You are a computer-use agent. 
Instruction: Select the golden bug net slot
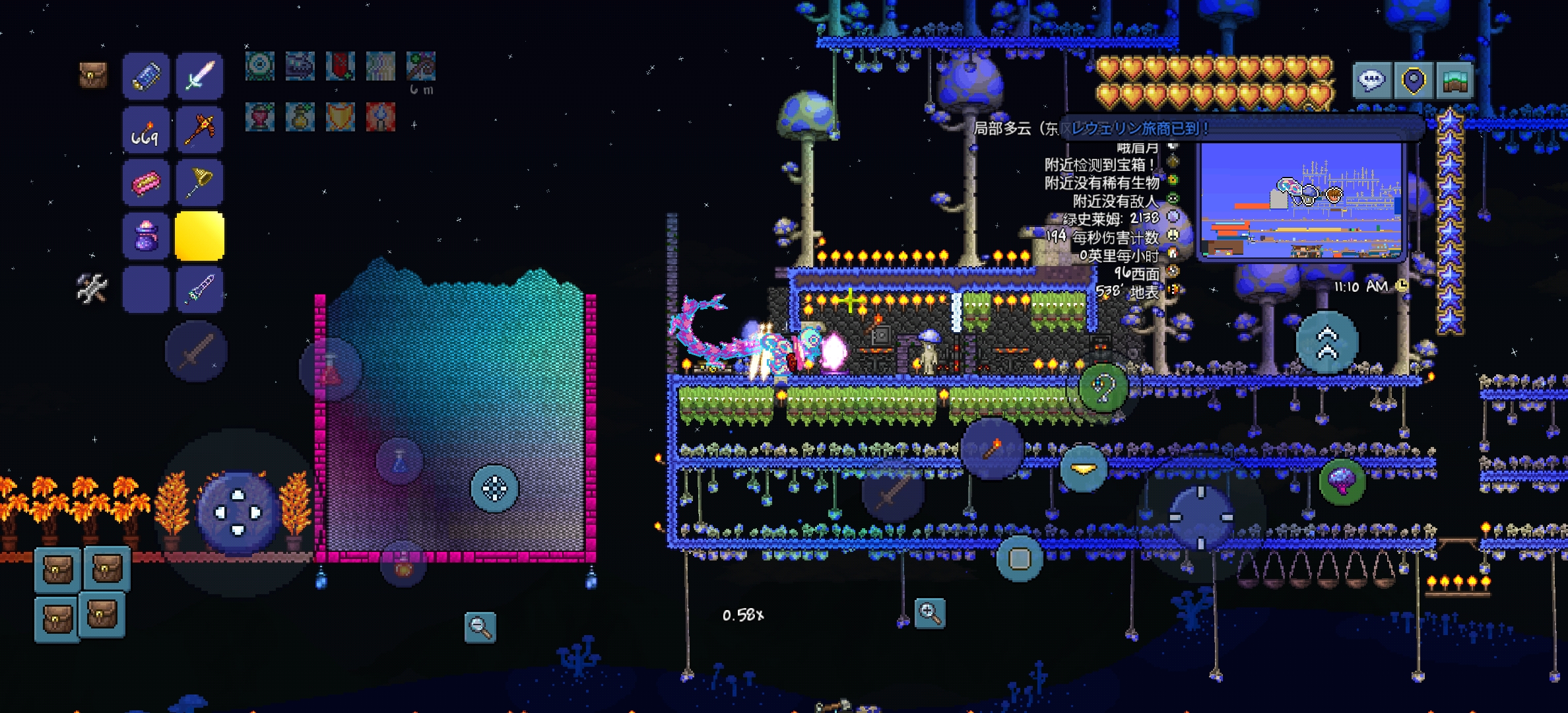199,183
